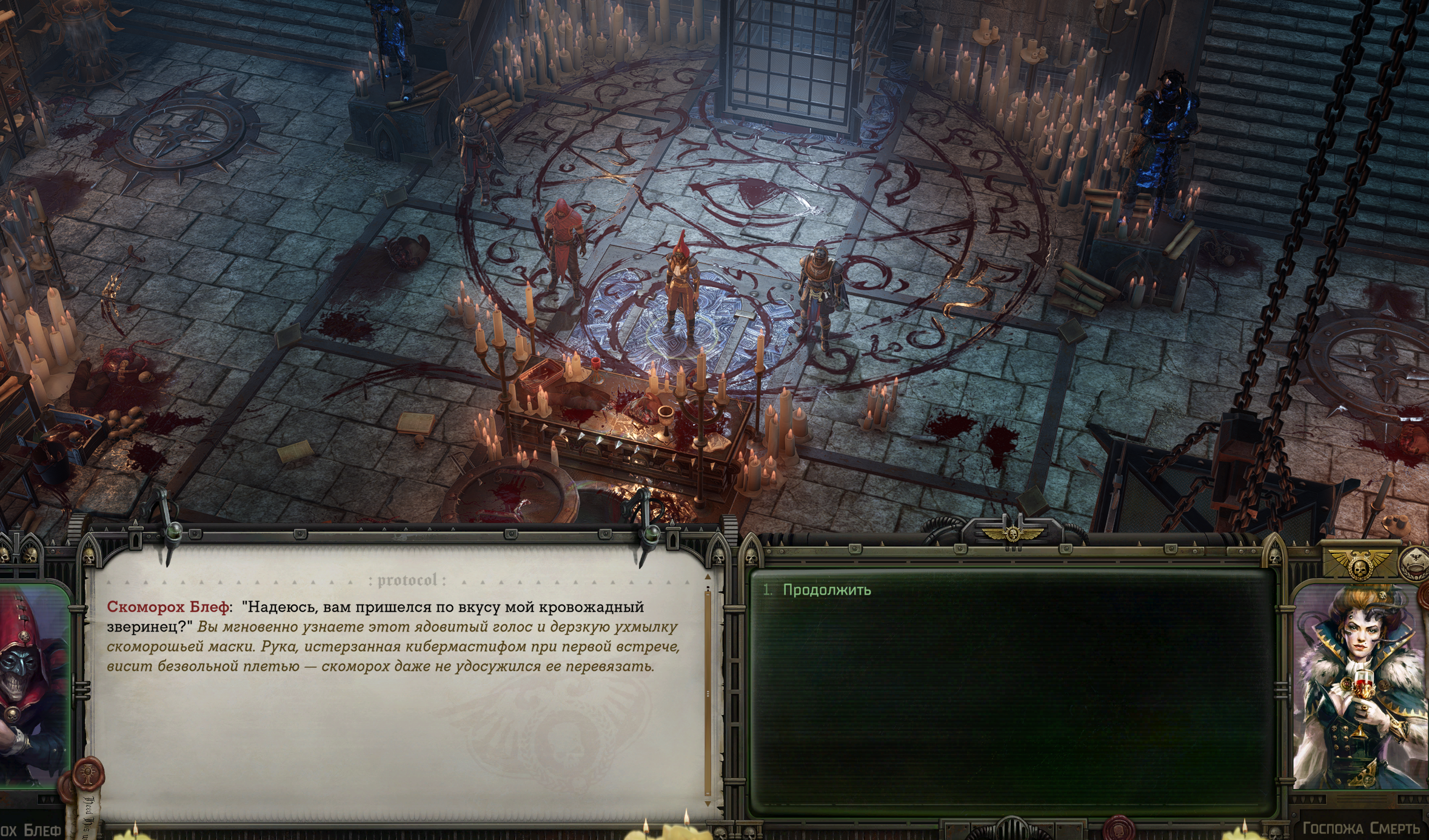The height and width of the screenshot is (840, 1429).
Task: Select Госпожа Смерть's character portrait
Action: point(1360,686)
